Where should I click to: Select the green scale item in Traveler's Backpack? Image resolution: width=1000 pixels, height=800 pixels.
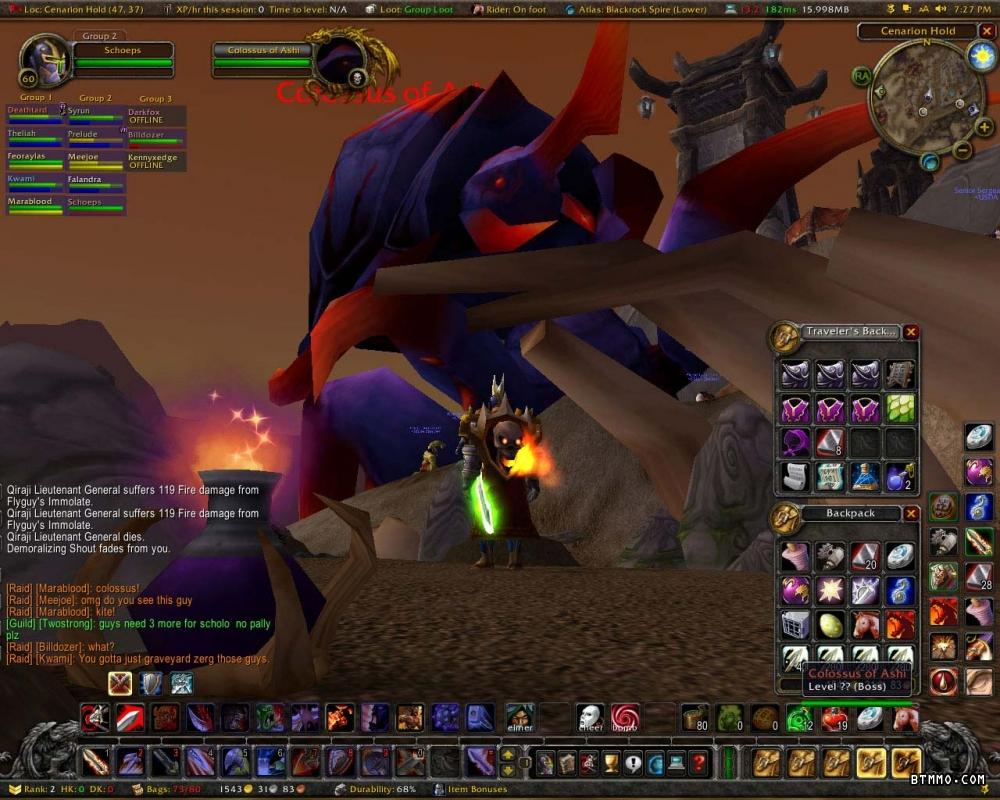click(x=899, y=408)
